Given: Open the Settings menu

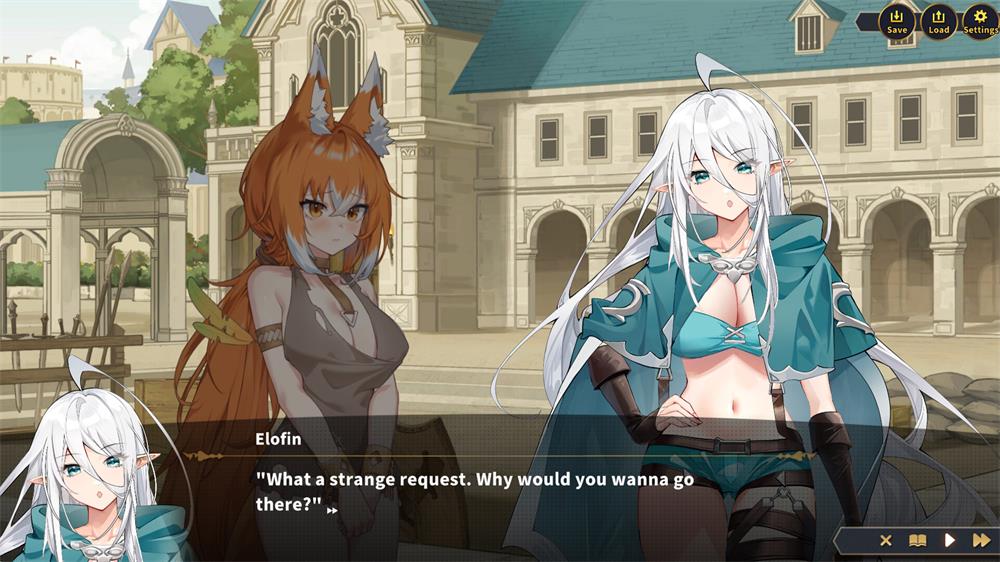Looking at the screenshot, I should tap(980, 21).
